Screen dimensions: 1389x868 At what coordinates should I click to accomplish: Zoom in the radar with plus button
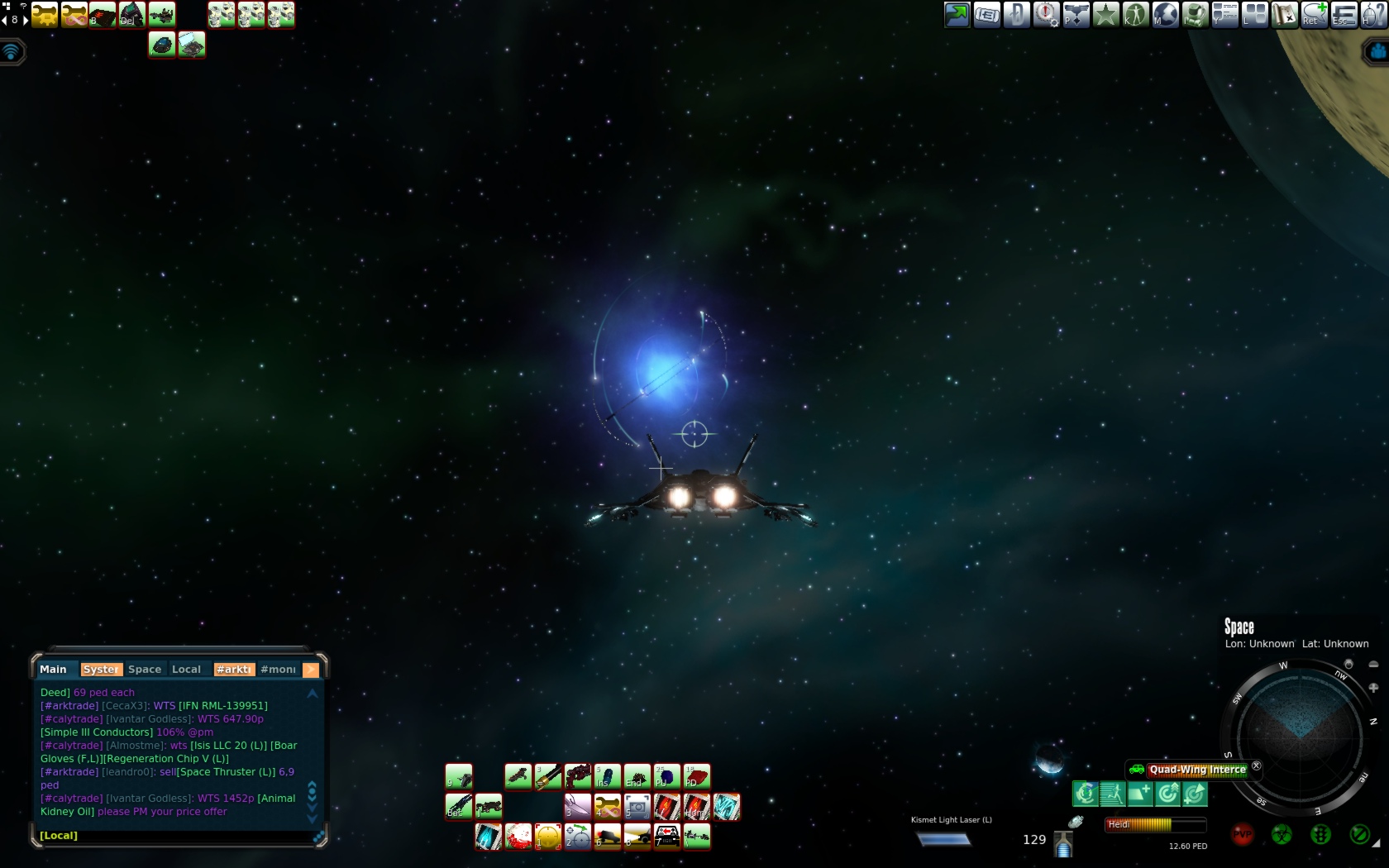(x=1373, y=688)
